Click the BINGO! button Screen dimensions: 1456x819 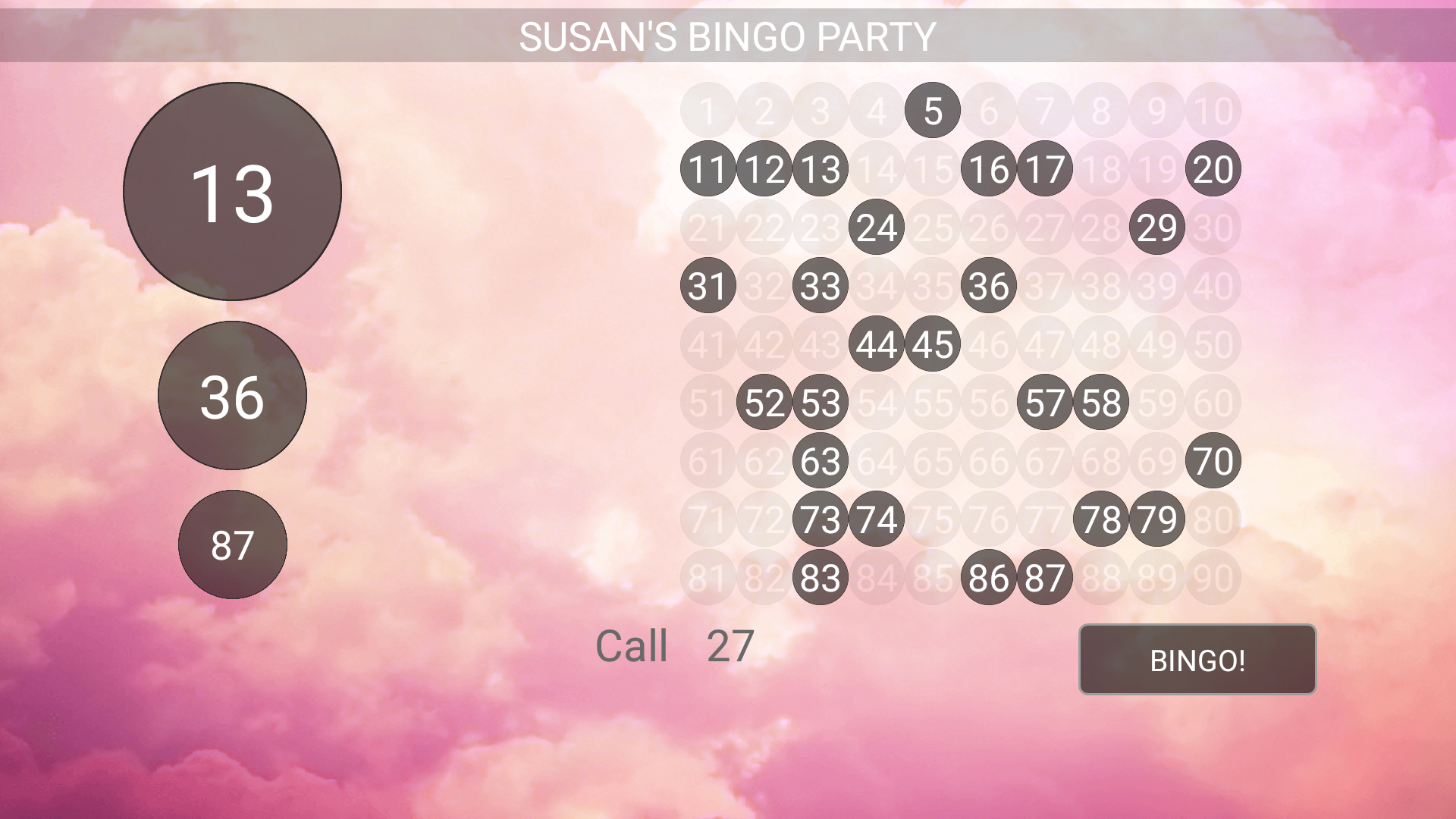(x=1197, y=659)
